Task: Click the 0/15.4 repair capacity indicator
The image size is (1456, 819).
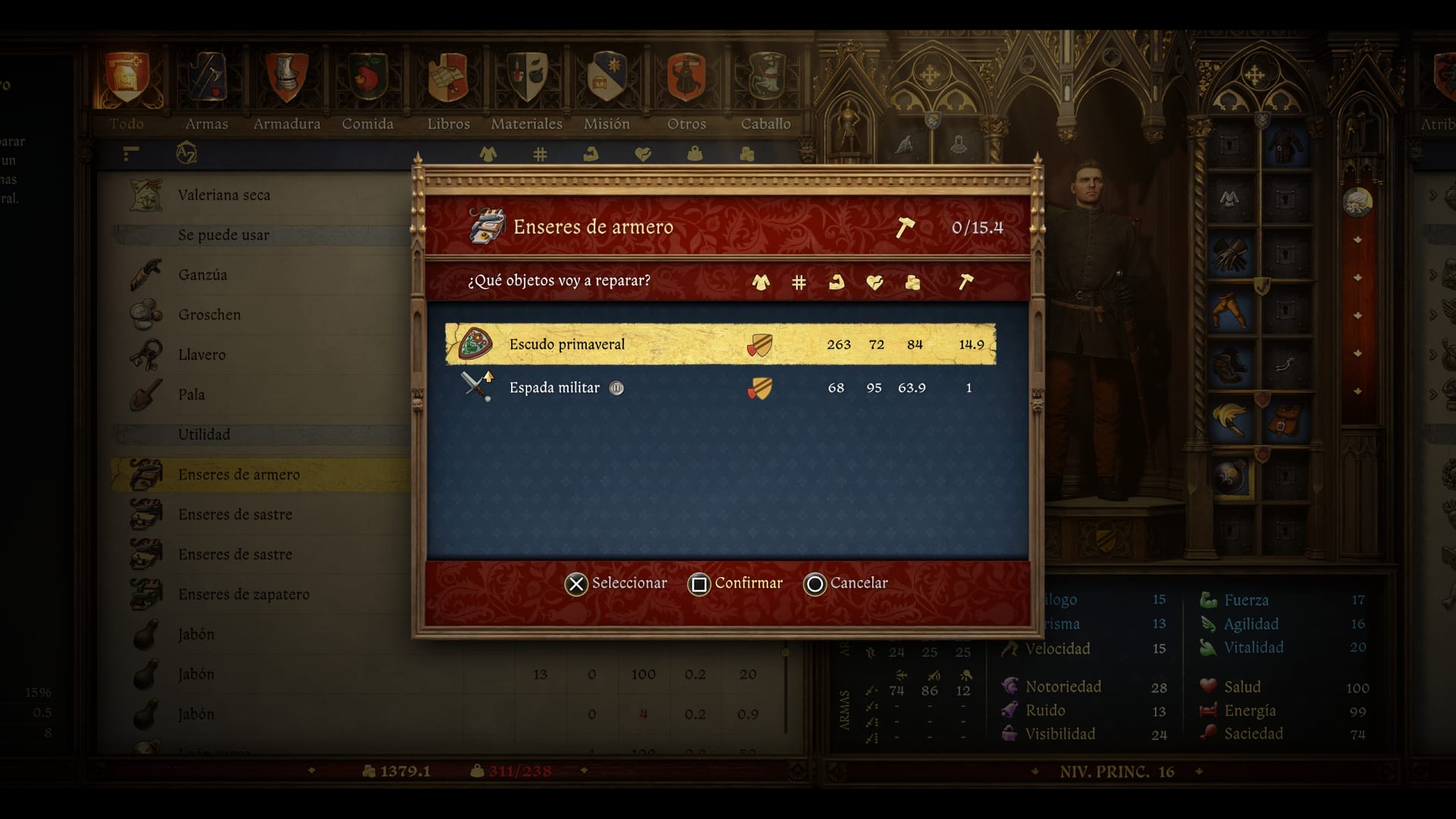Action: coord(978,226)
